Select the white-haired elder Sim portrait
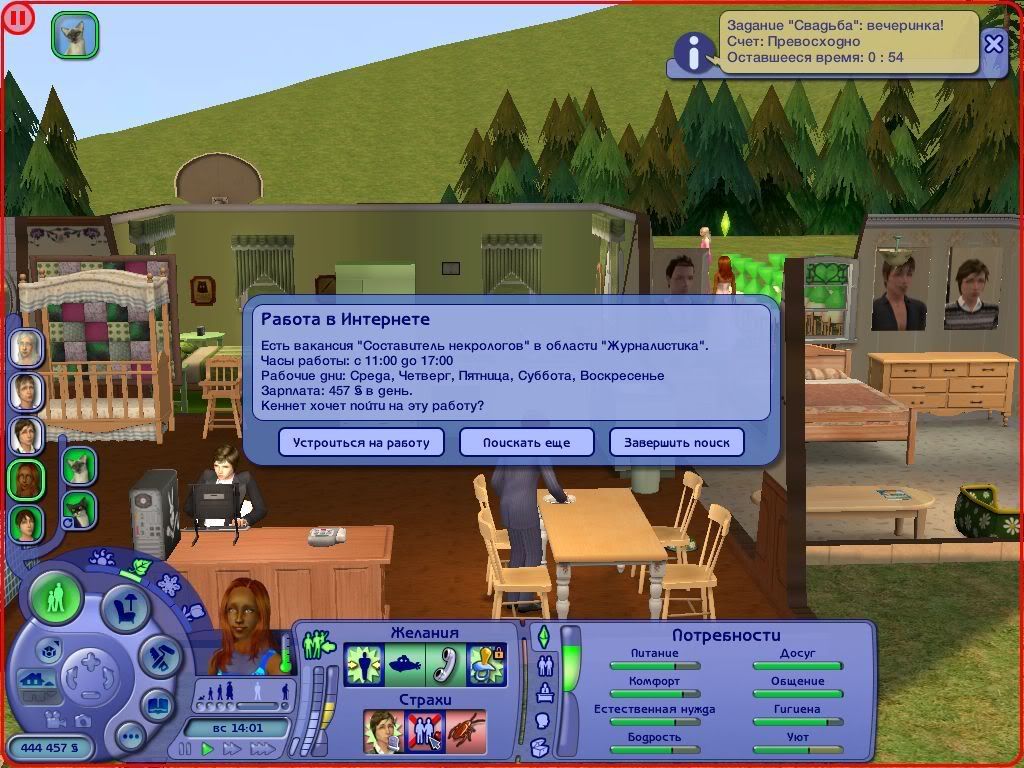Screen dimensions: 1024x768 coord(25,349)
